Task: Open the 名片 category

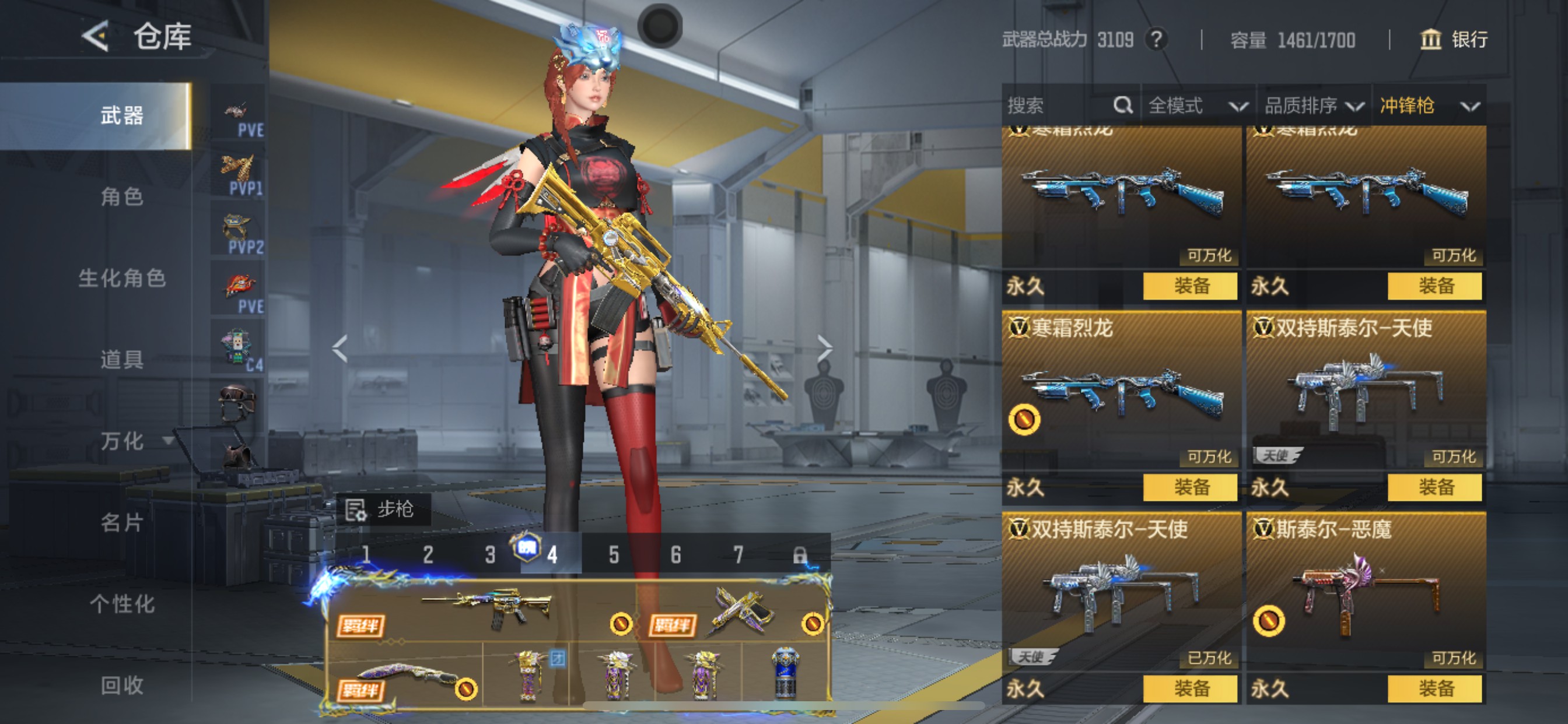Action: pyautogui.click(x=122, y=523)
